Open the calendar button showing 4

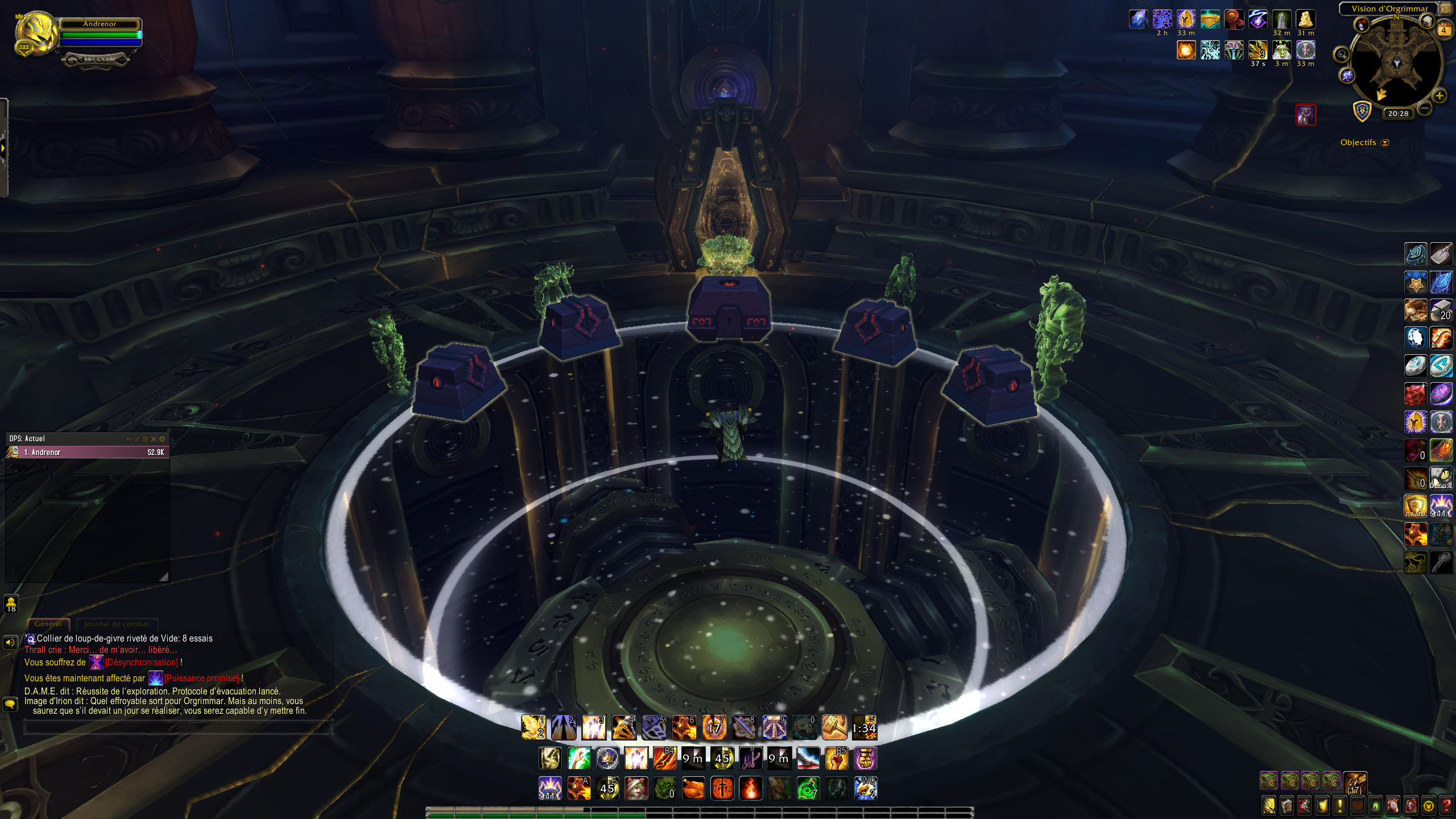pos(1443,30)
